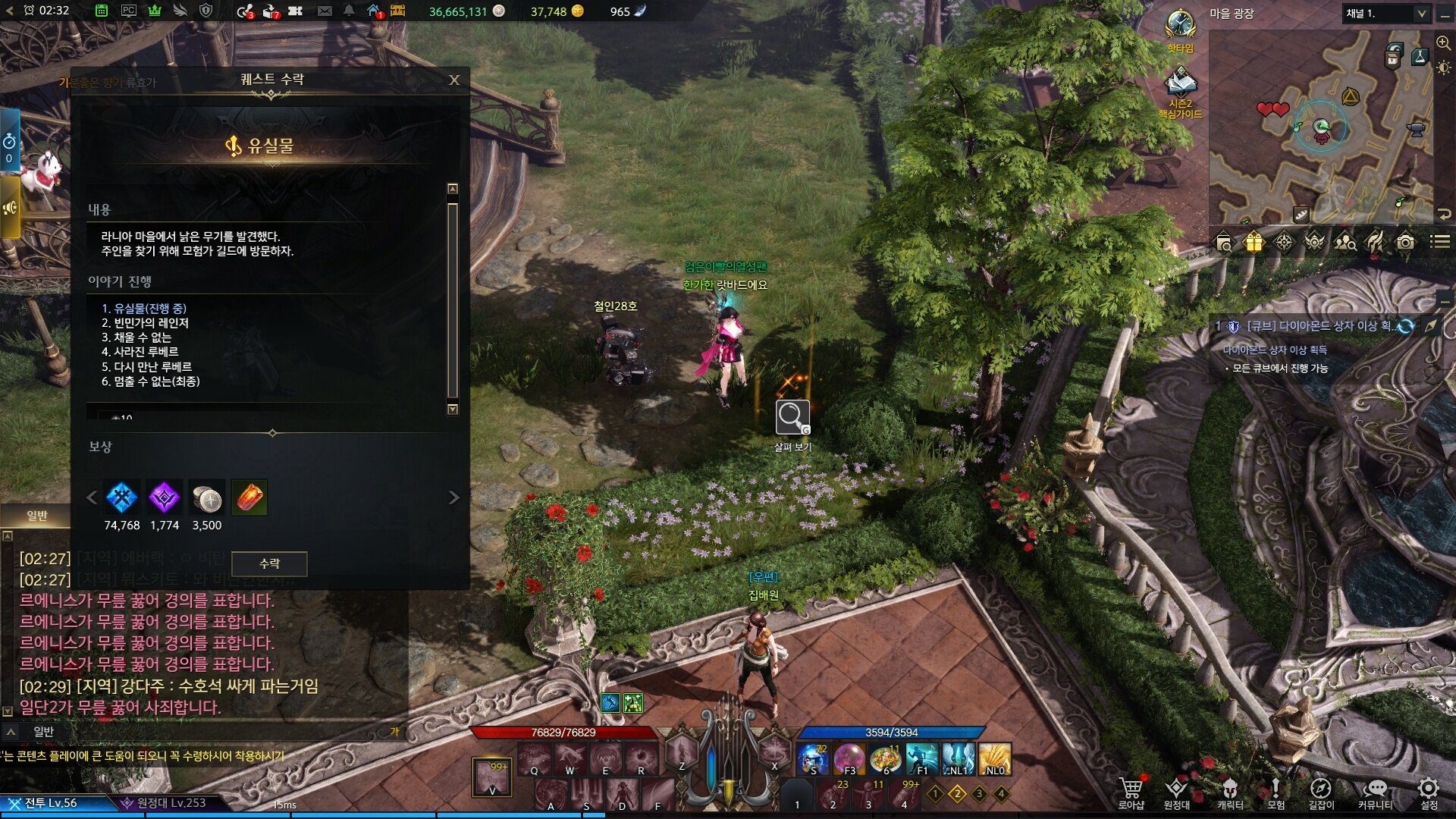Zoom the minimap with the magnifier button
Screen dimensions: 1456x819
[x=1443, y=42]
